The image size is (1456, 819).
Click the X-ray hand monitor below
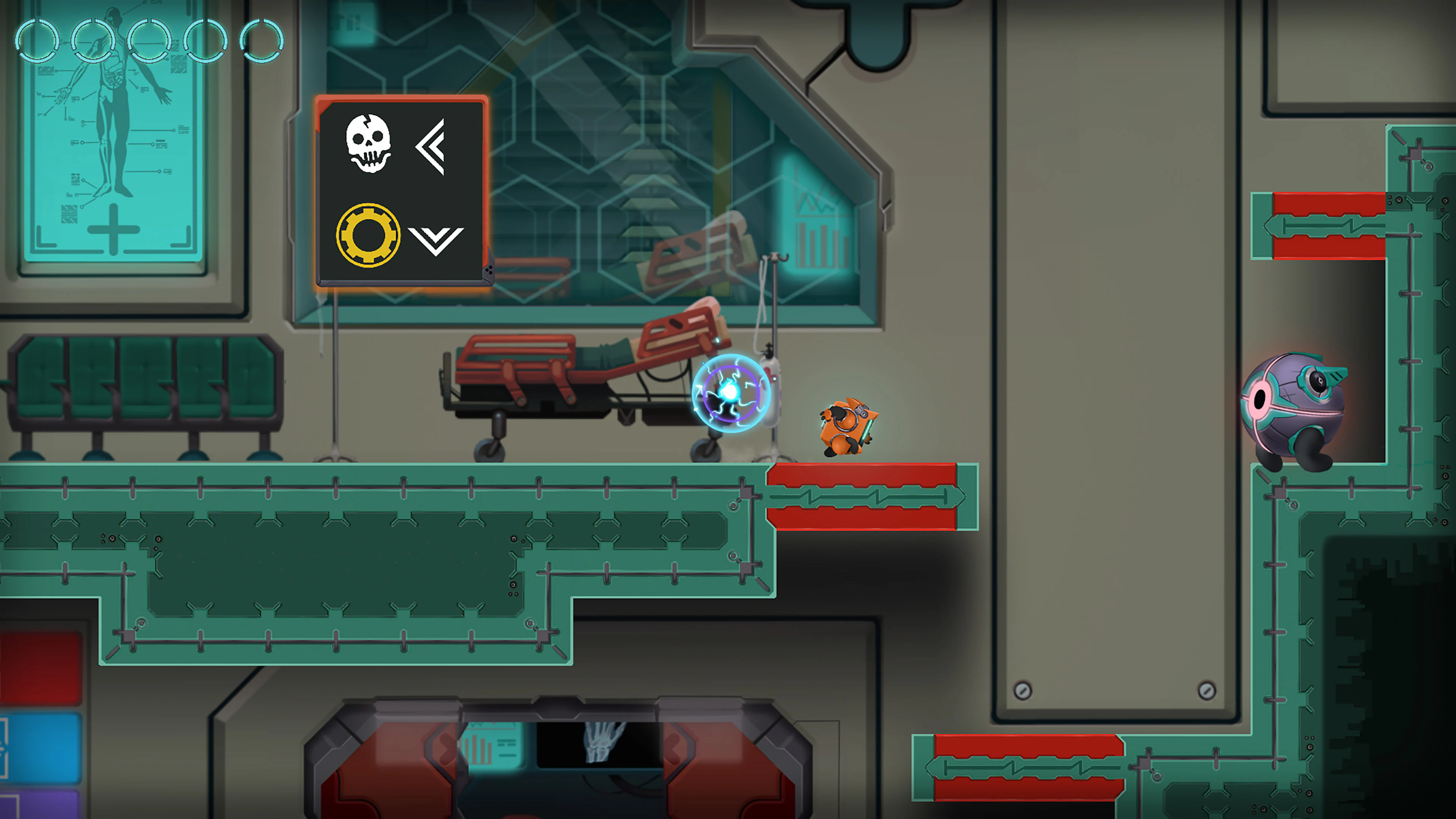602,746
